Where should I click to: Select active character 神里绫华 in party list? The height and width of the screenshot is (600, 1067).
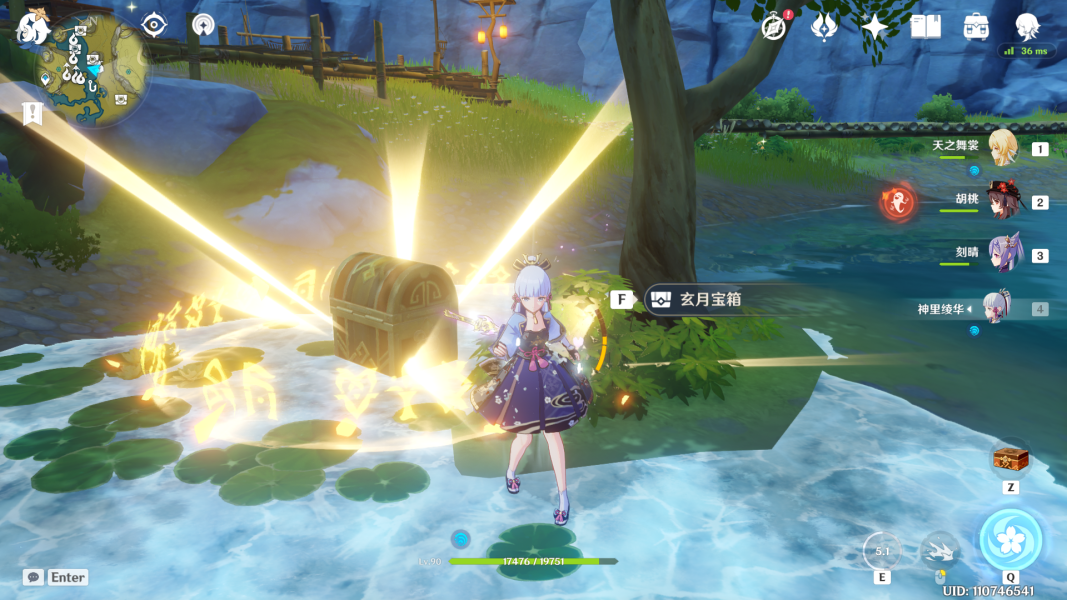click(x=1001, y=308)
